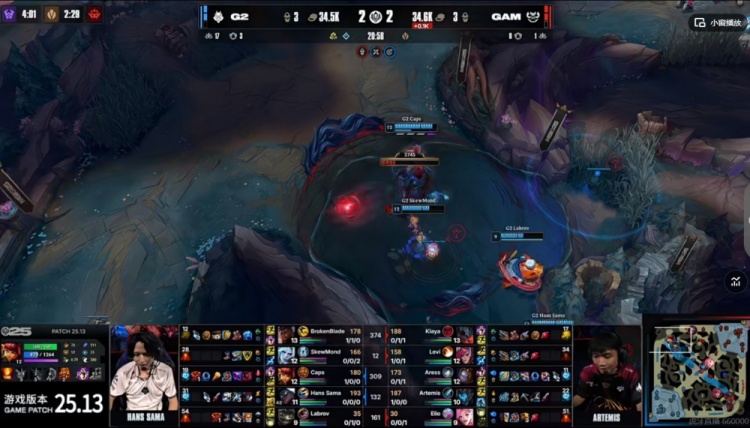Viewport: 750px width, 428px height.
Task: Click the selected champion portrait in stats panel
Action: click(x=14, y=352)
